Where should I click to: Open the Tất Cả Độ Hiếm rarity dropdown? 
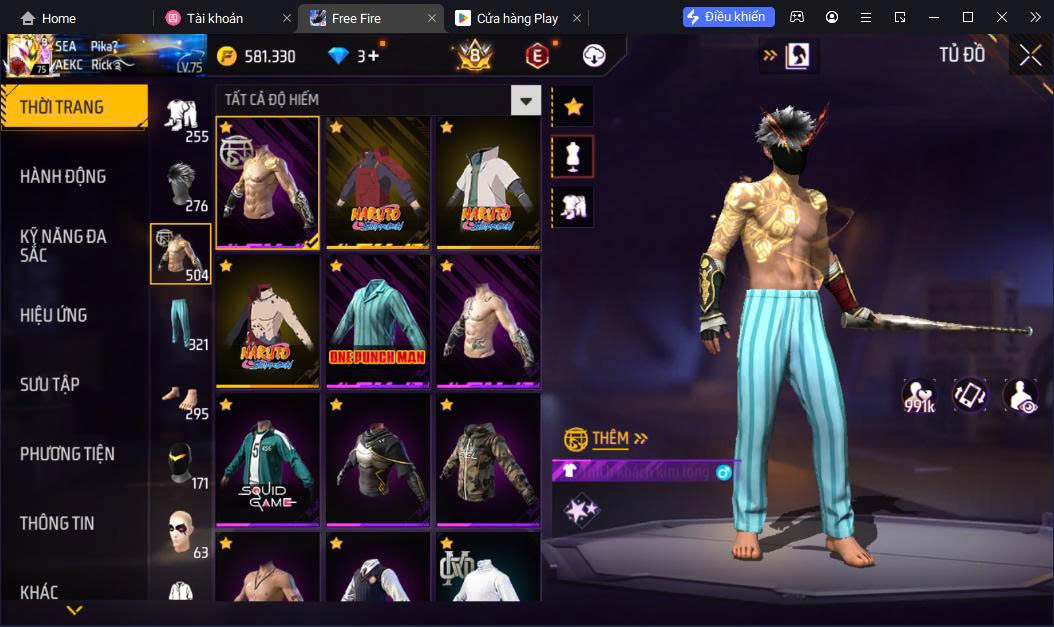(525, 100)
